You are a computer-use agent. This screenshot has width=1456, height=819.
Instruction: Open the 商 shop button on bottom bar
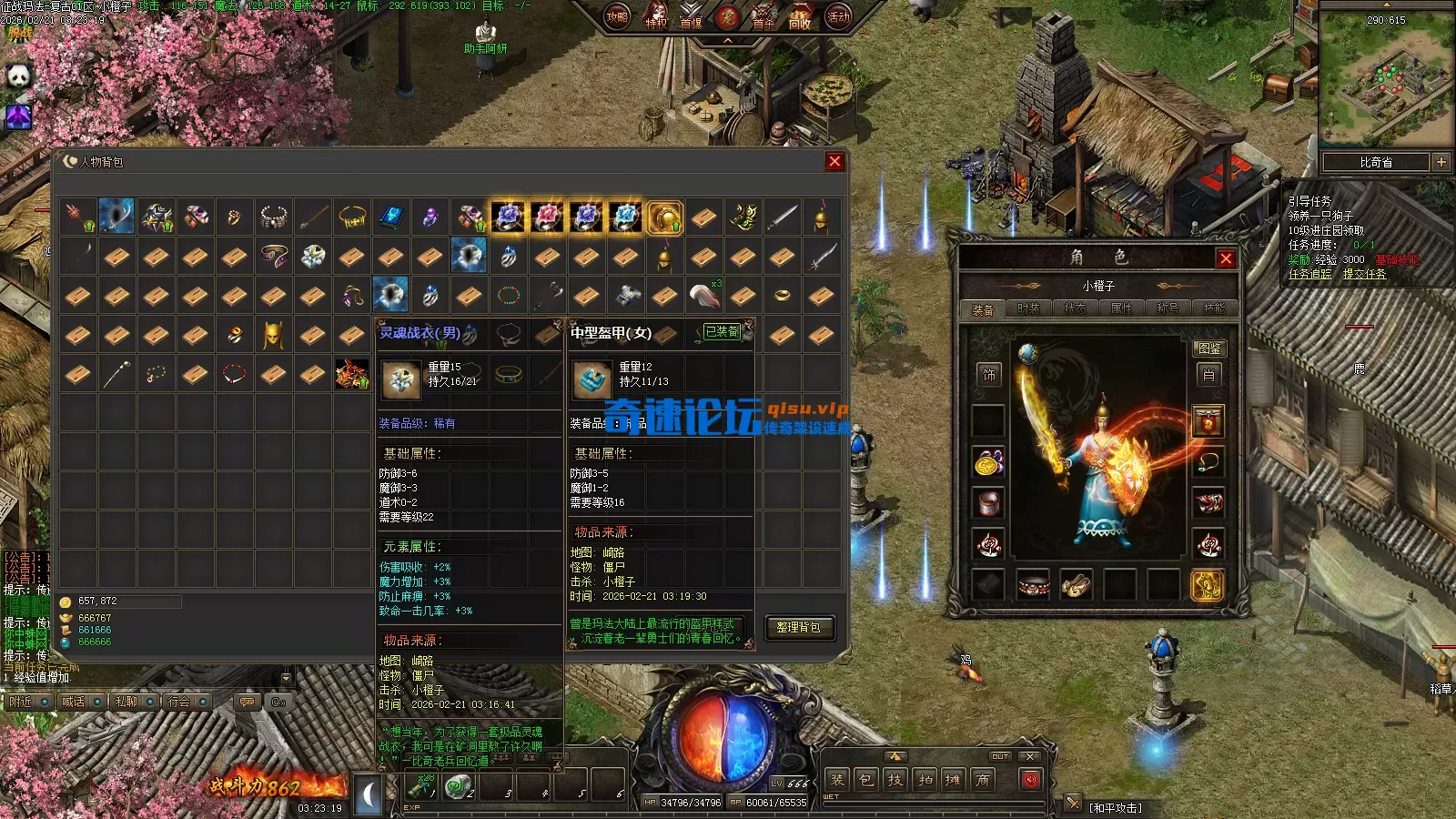(x=983, y=780)
